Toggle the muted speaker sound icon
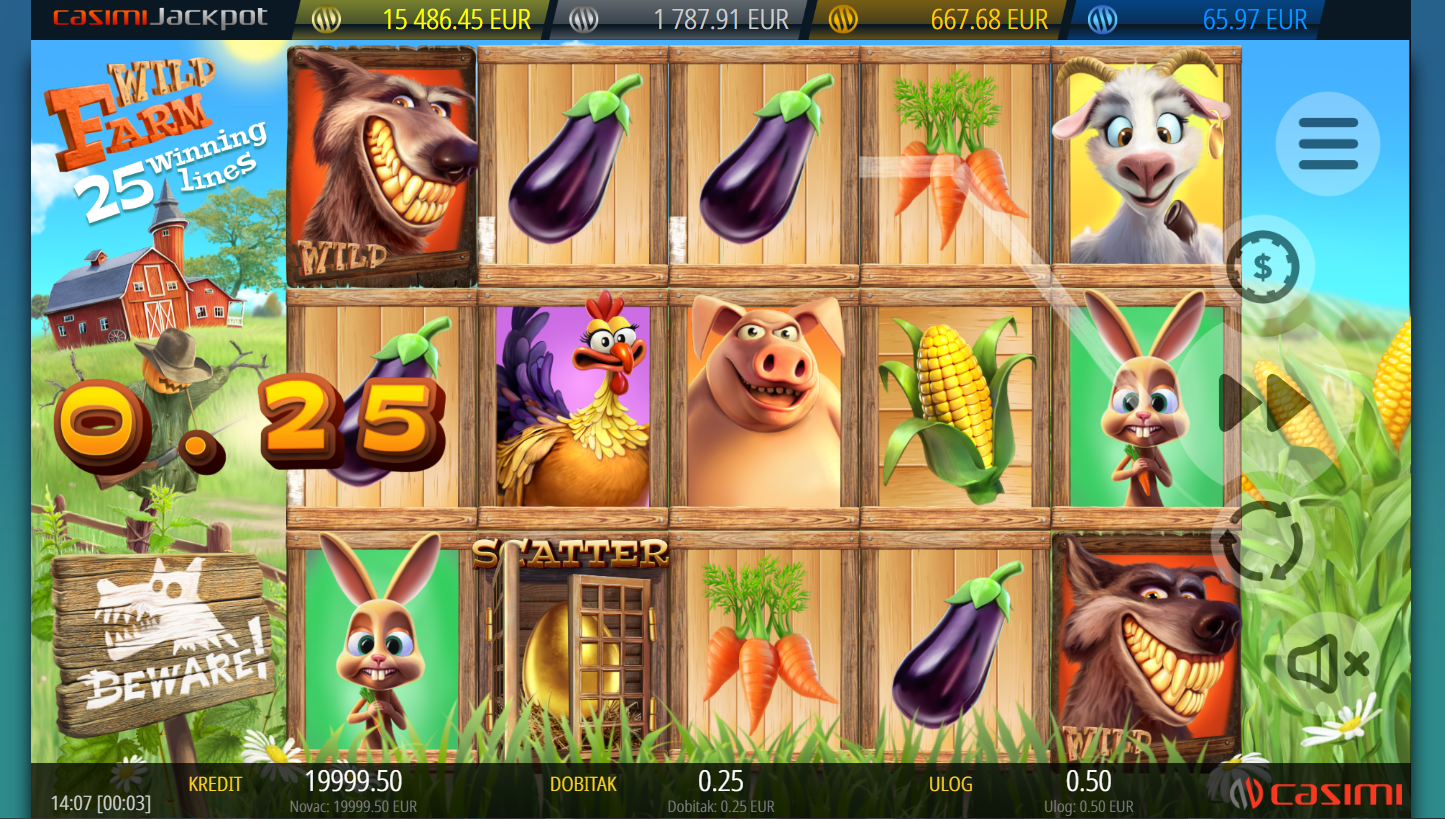Viewport: 1445px width, 819px height. 1327,662
